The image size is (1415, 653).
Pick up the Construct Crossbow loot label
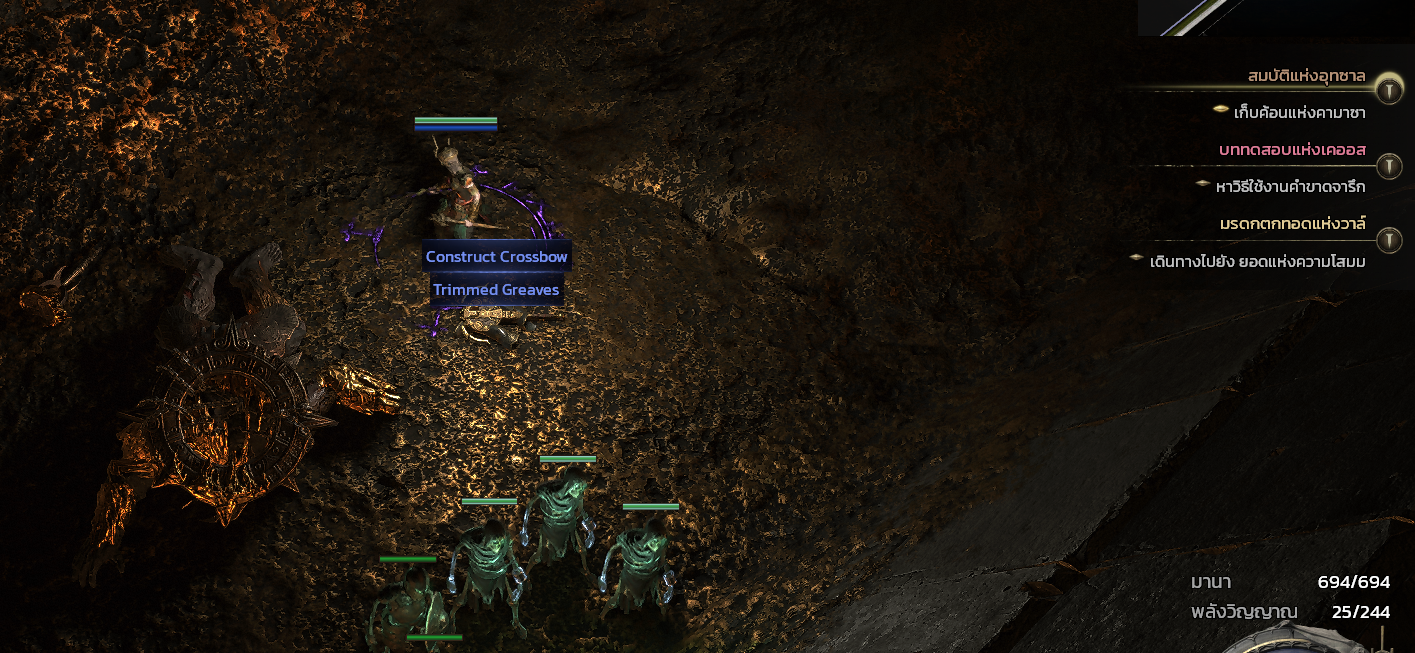point(496,257)
